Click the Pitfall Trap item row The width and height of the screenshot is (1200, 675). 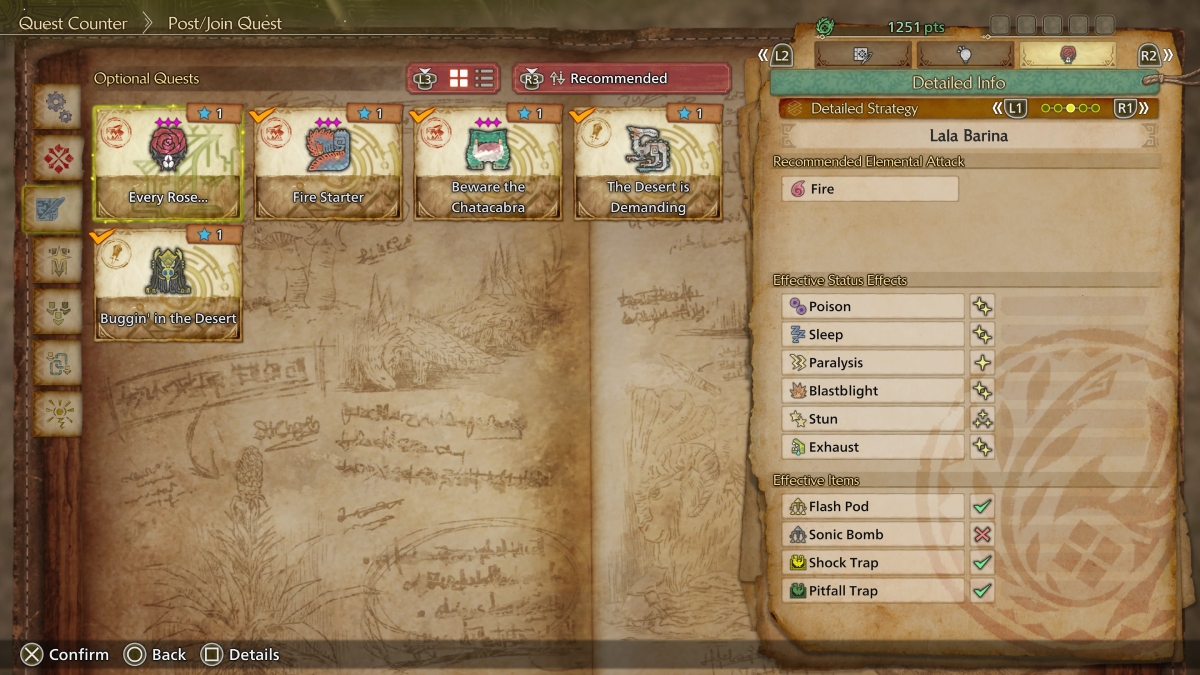872,591
